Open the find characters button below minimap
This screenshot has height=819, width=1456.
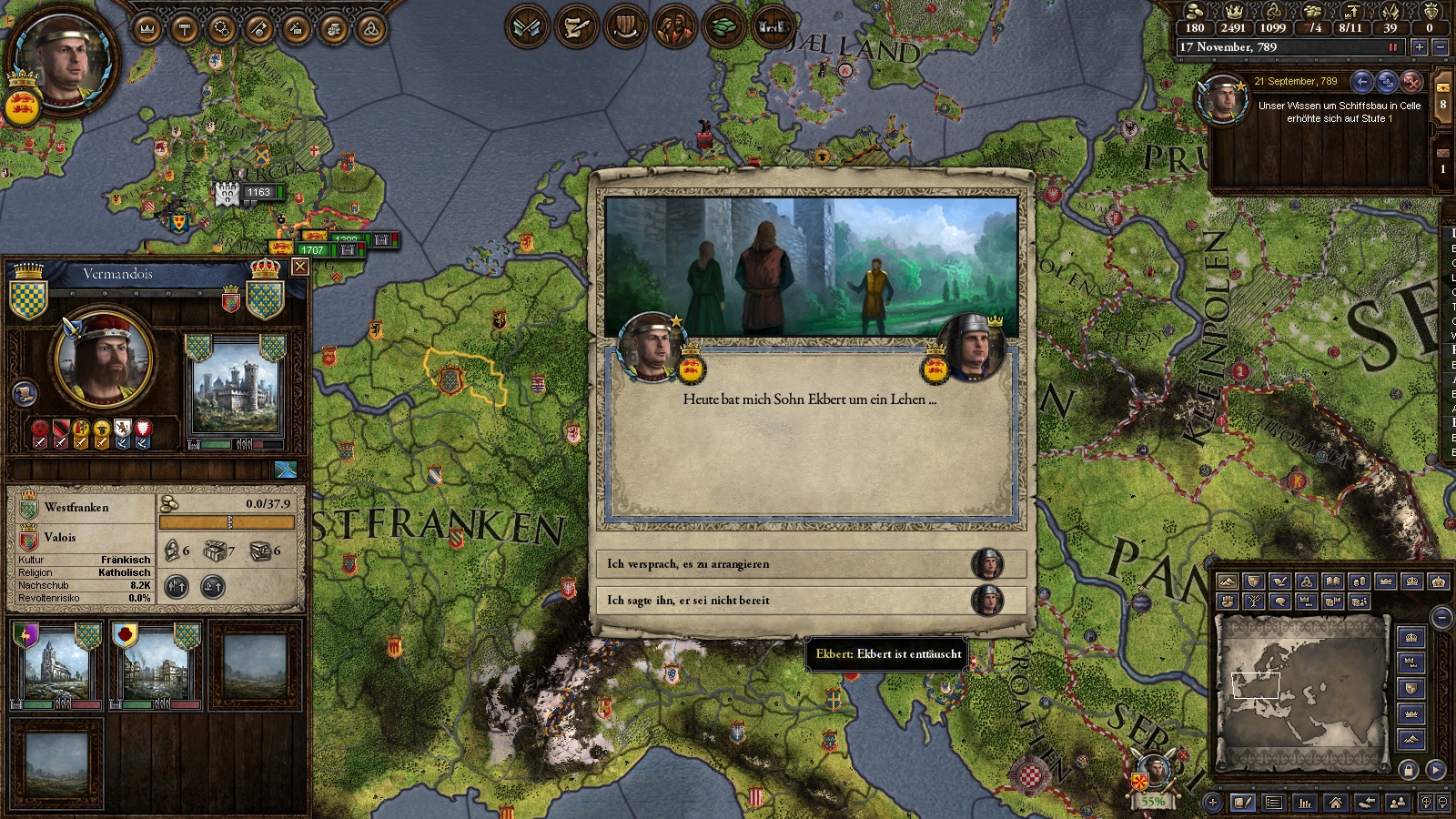coord(1398,802)
